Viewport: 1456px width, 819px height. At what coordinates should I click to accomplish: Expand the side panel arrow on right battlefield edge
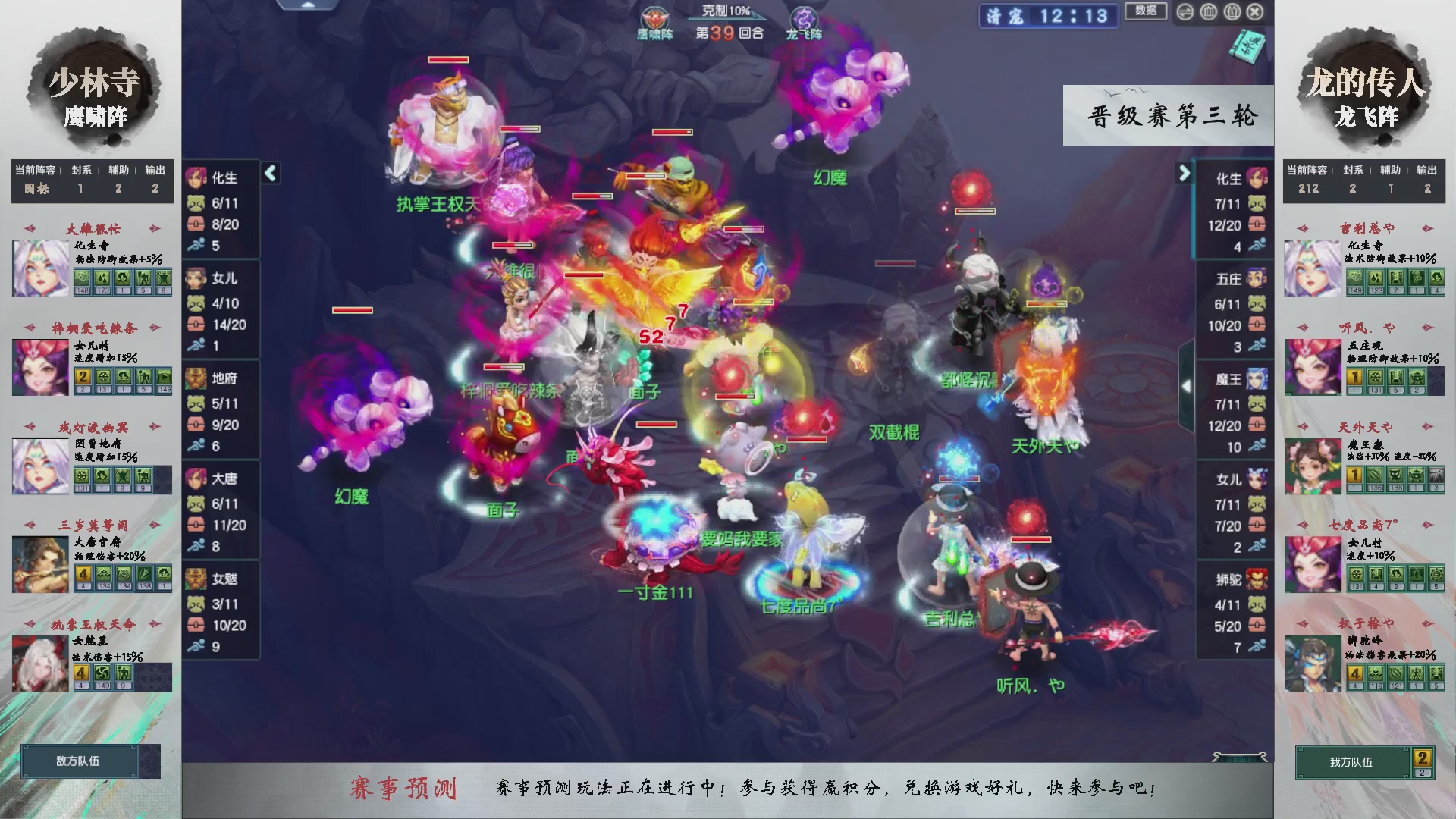tap(1188, 387)
